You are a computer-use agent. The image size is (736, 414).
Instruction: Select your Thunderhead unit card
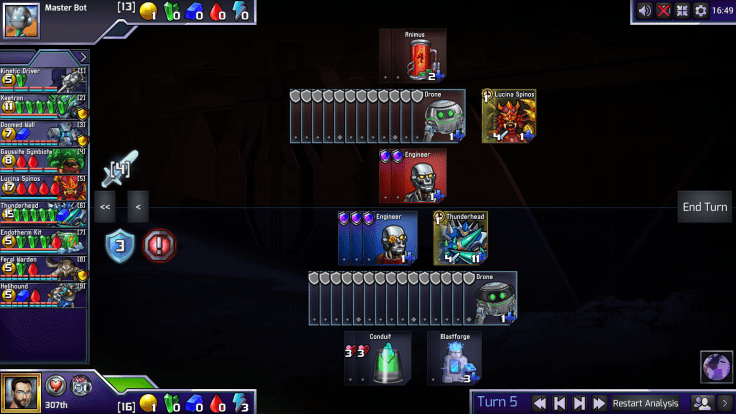pyautogui.click(x=461, y=238)
